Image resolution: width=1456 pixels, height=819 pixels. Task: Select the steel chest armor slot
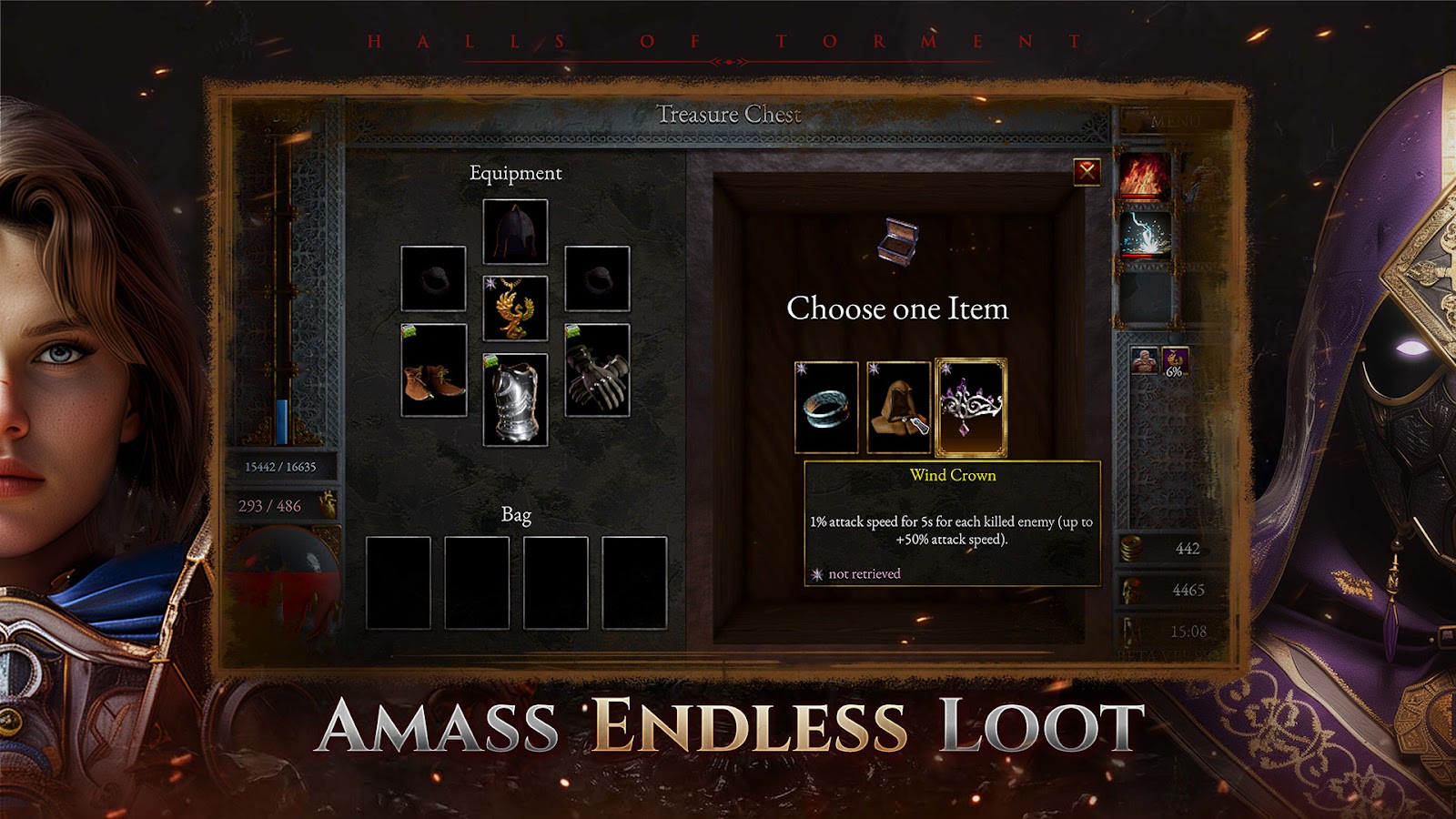[x=515, y=399]
